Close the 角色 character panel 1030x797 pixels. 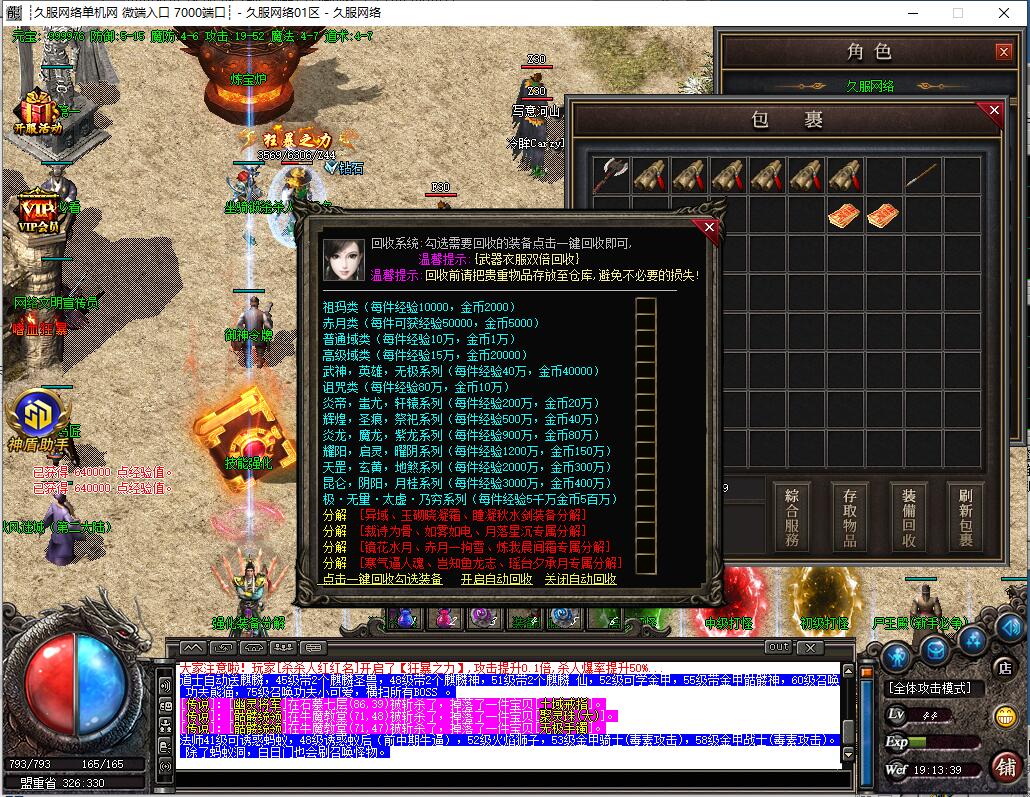tap(1003, 52)
